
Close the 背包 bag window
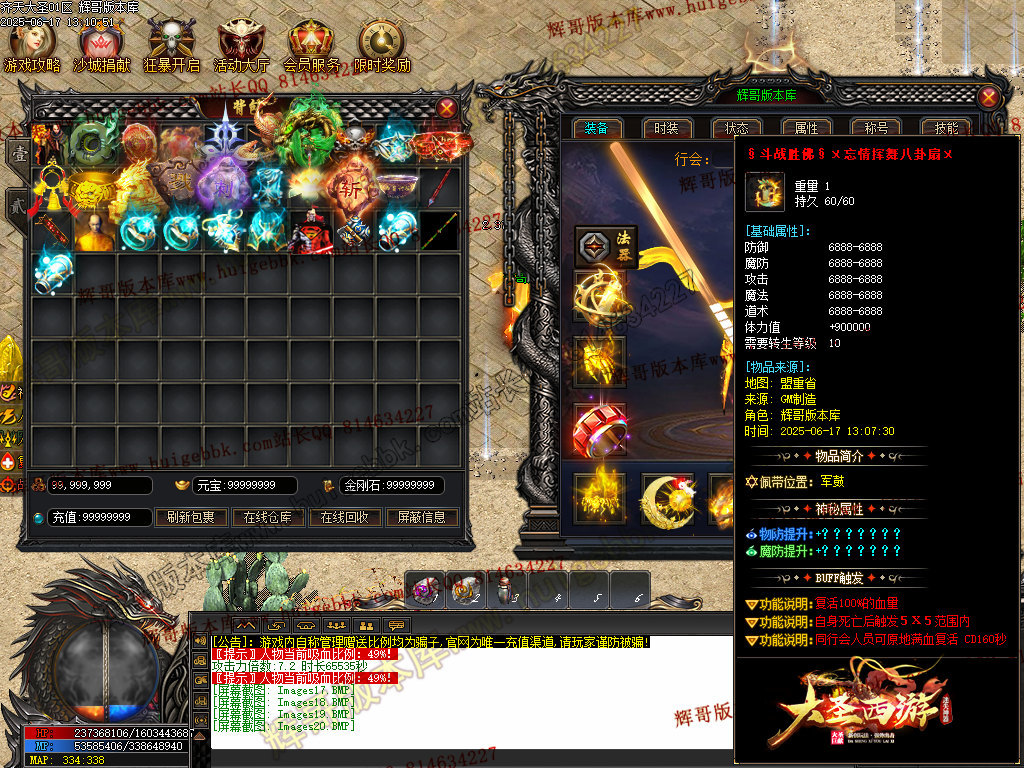point(447,107)
